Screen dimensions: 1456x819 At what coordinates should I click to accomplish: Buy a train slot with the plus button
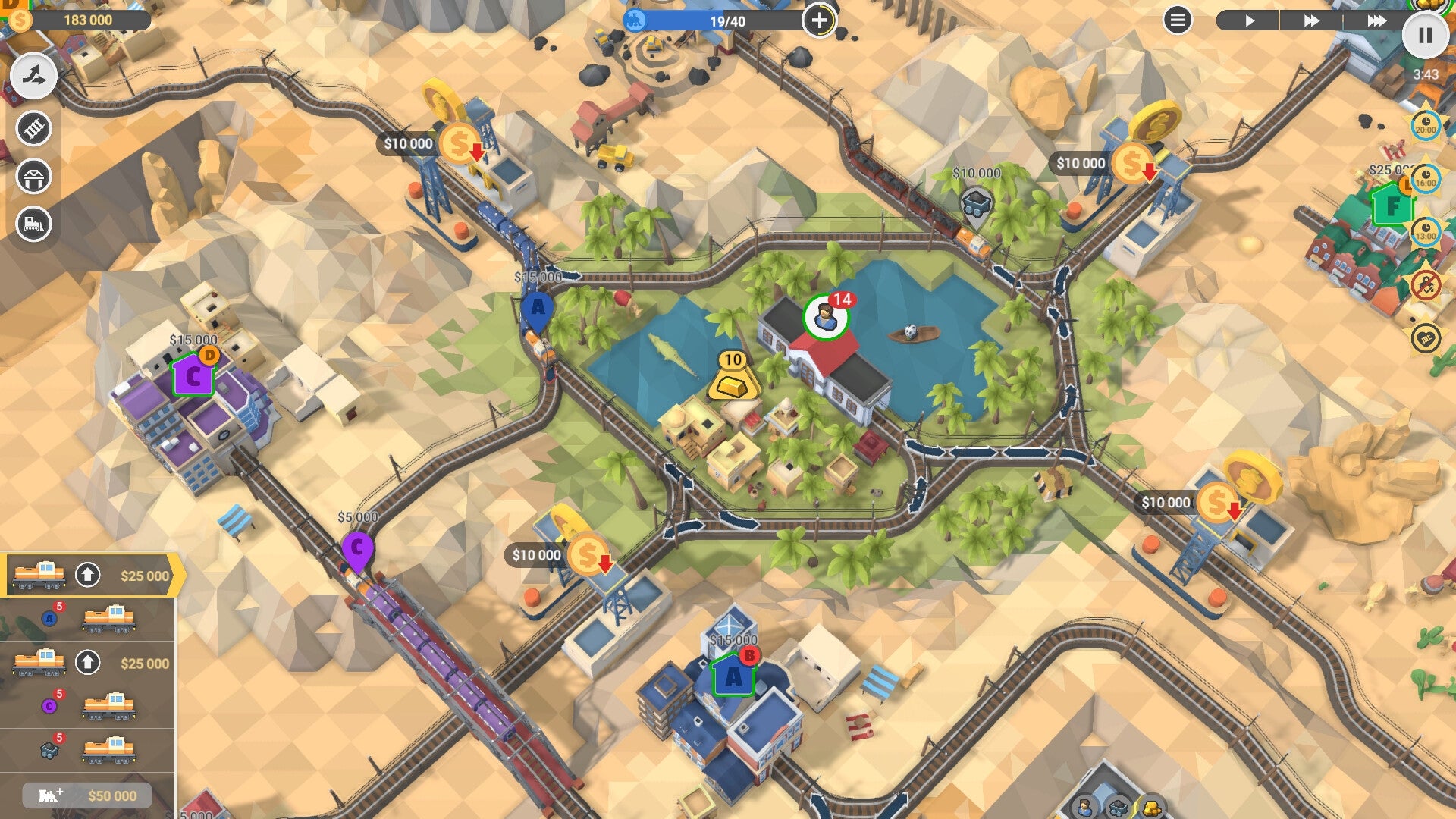click(821, 21)
